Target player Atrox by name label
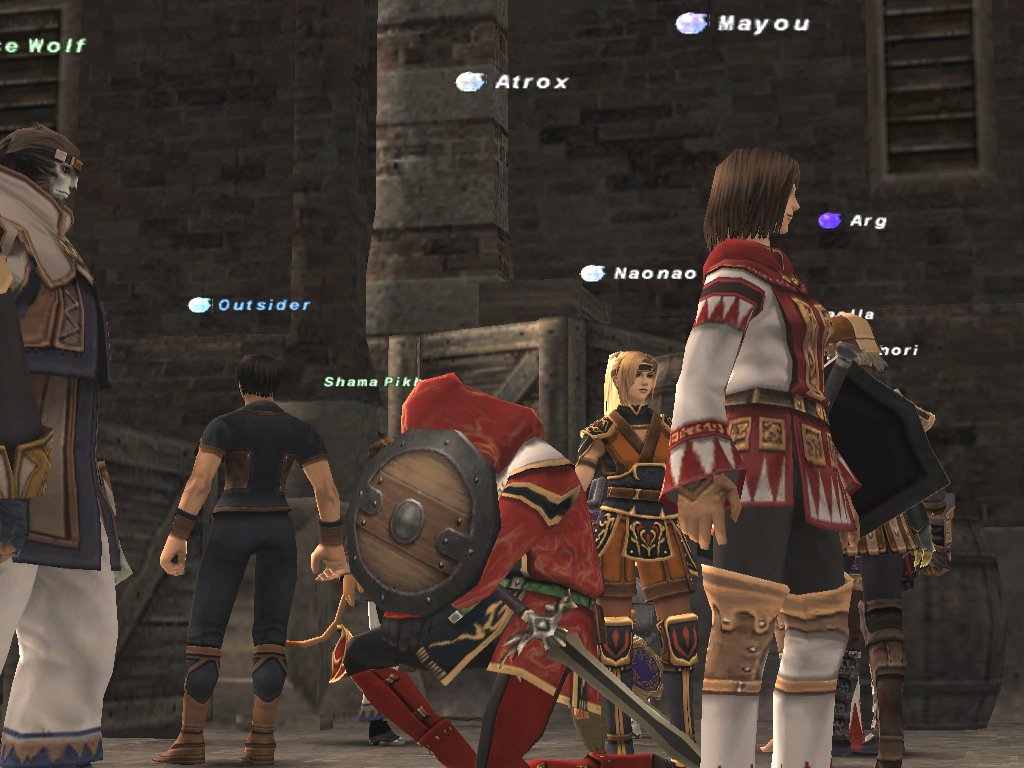Screen dimensions: 1024x768 coord(531,82)
